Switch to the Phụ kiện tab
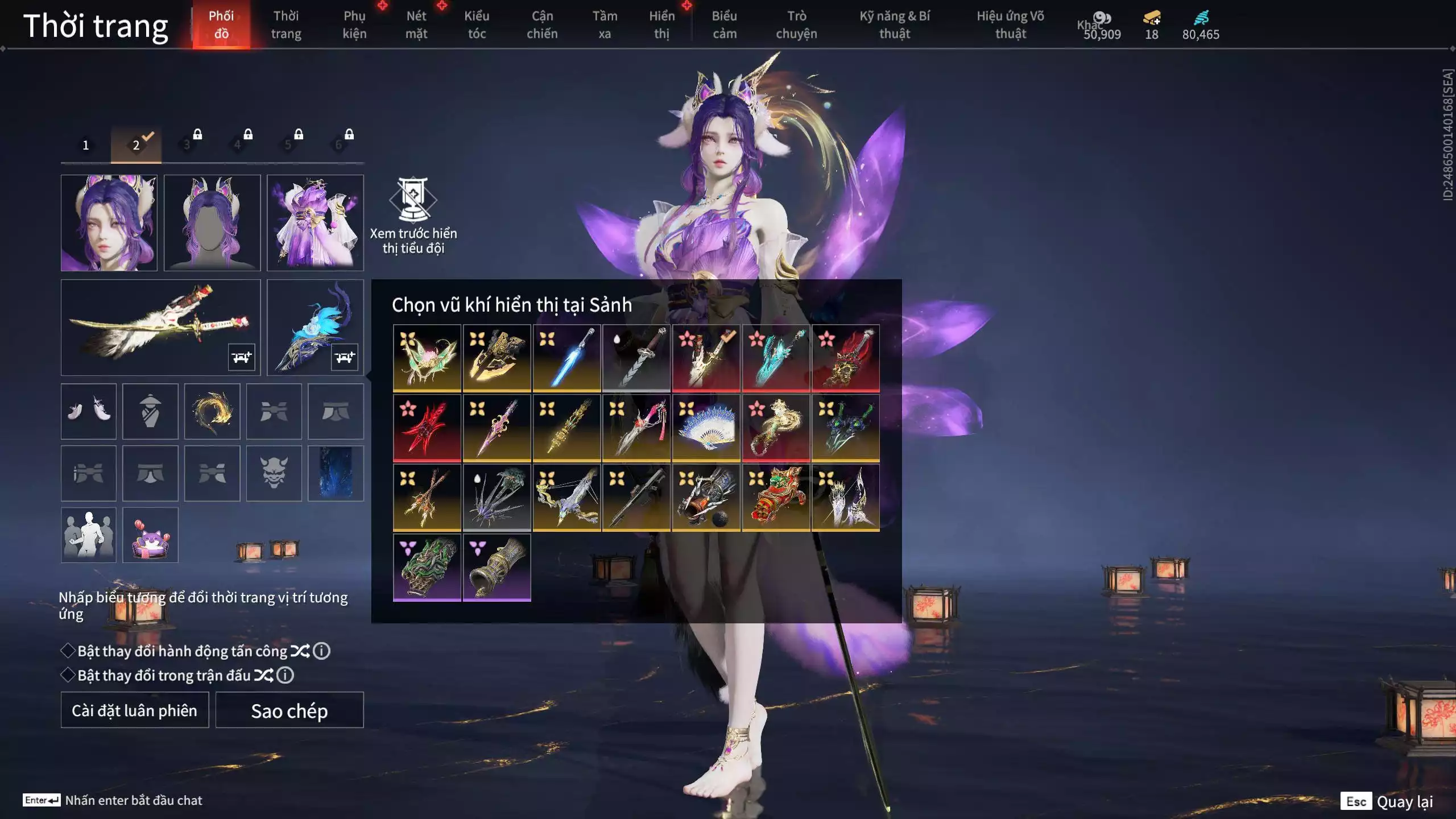 tap(354, 25)
